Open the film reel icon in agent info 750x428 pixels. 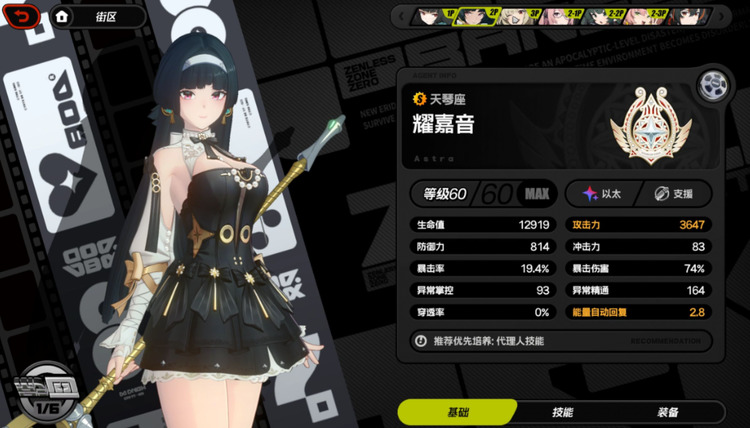712,84
